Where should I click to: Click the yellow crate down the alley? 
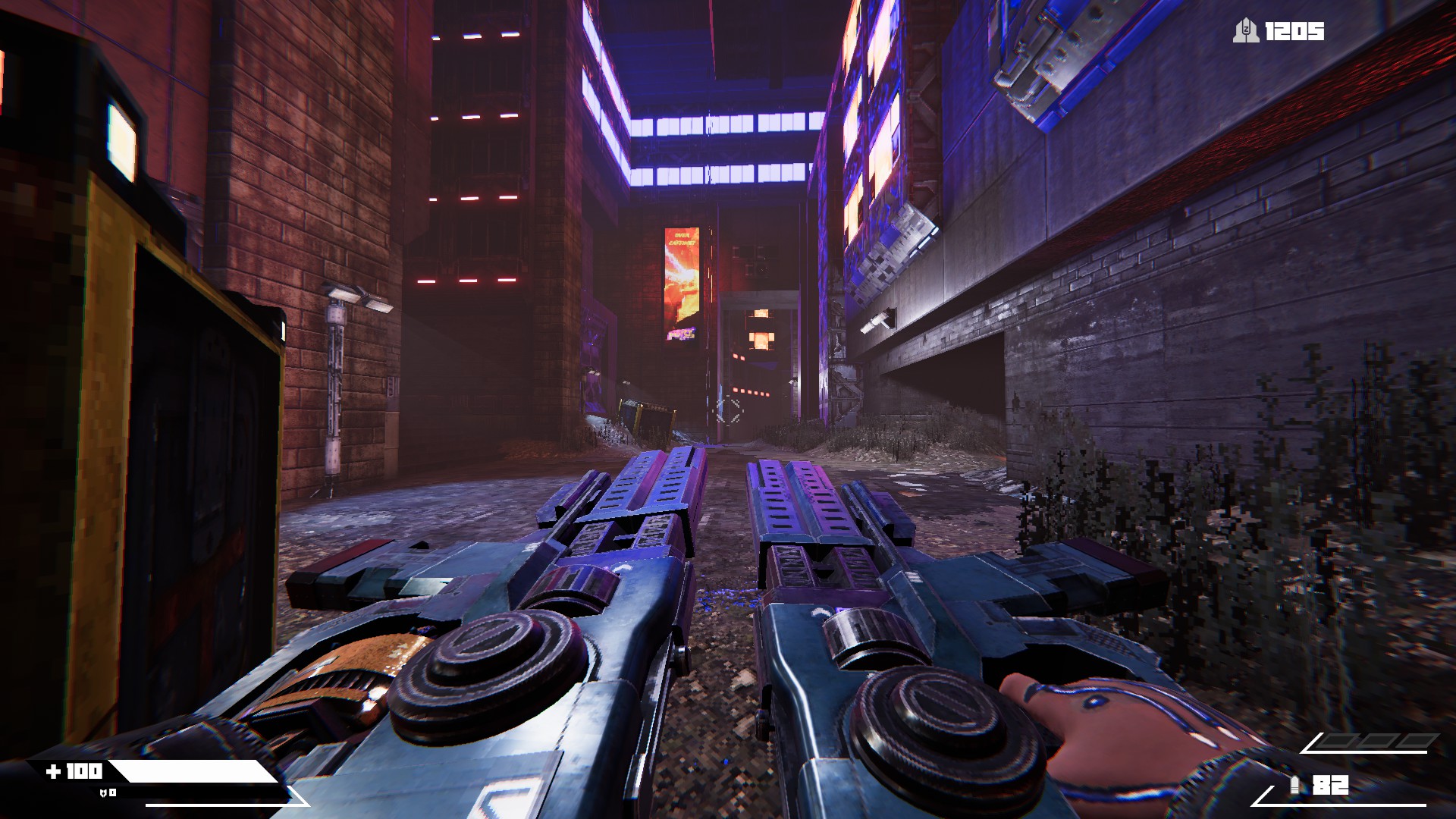(x=648, y=413)
